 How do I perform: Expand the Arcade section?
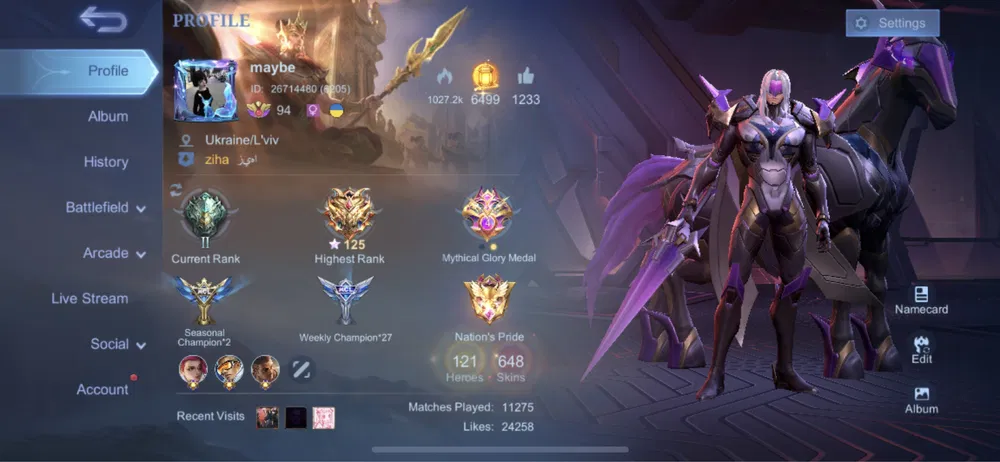[113, 253]
